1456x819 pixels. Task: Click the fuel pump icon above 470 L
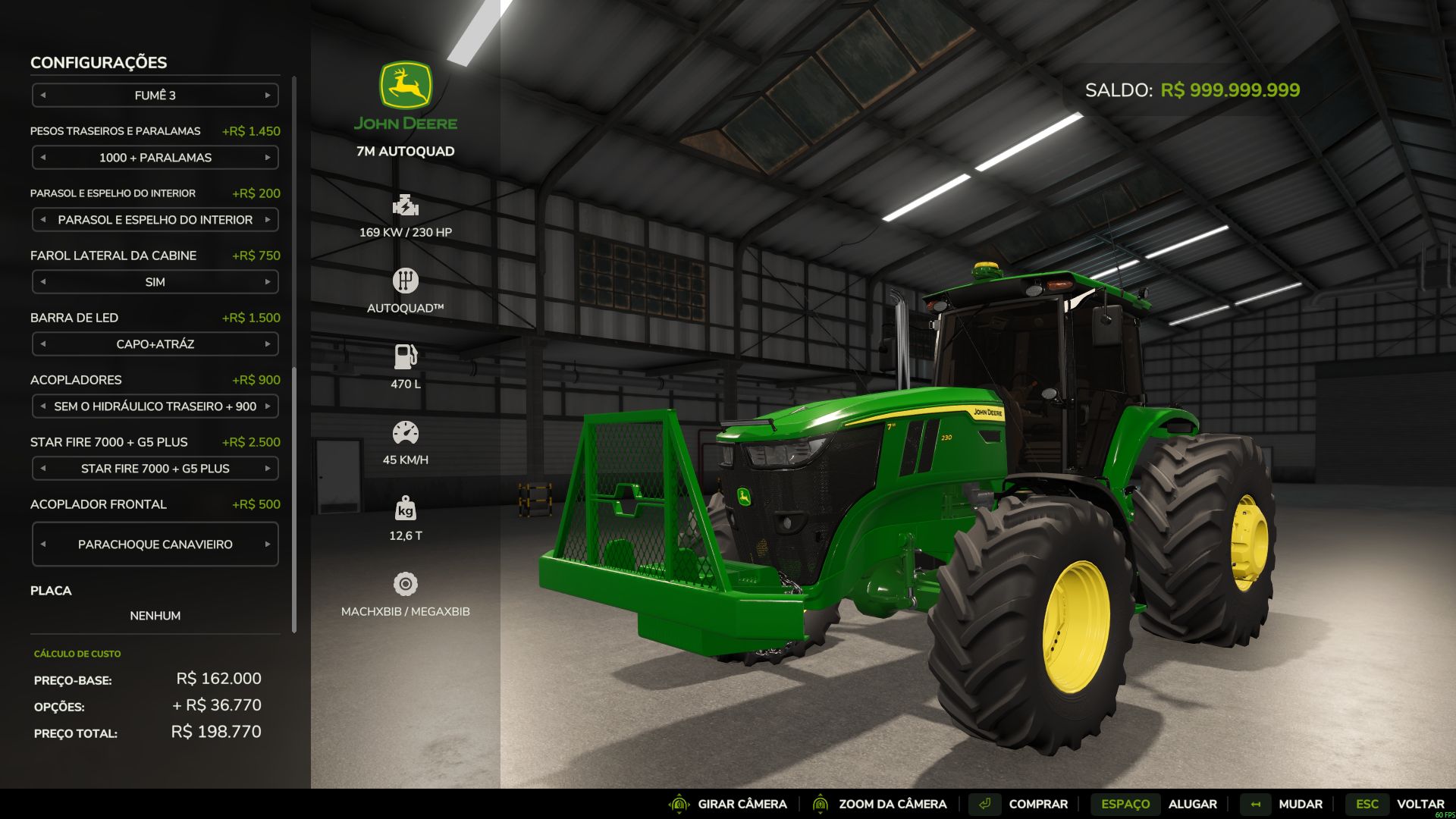click(x=407, y=354)
